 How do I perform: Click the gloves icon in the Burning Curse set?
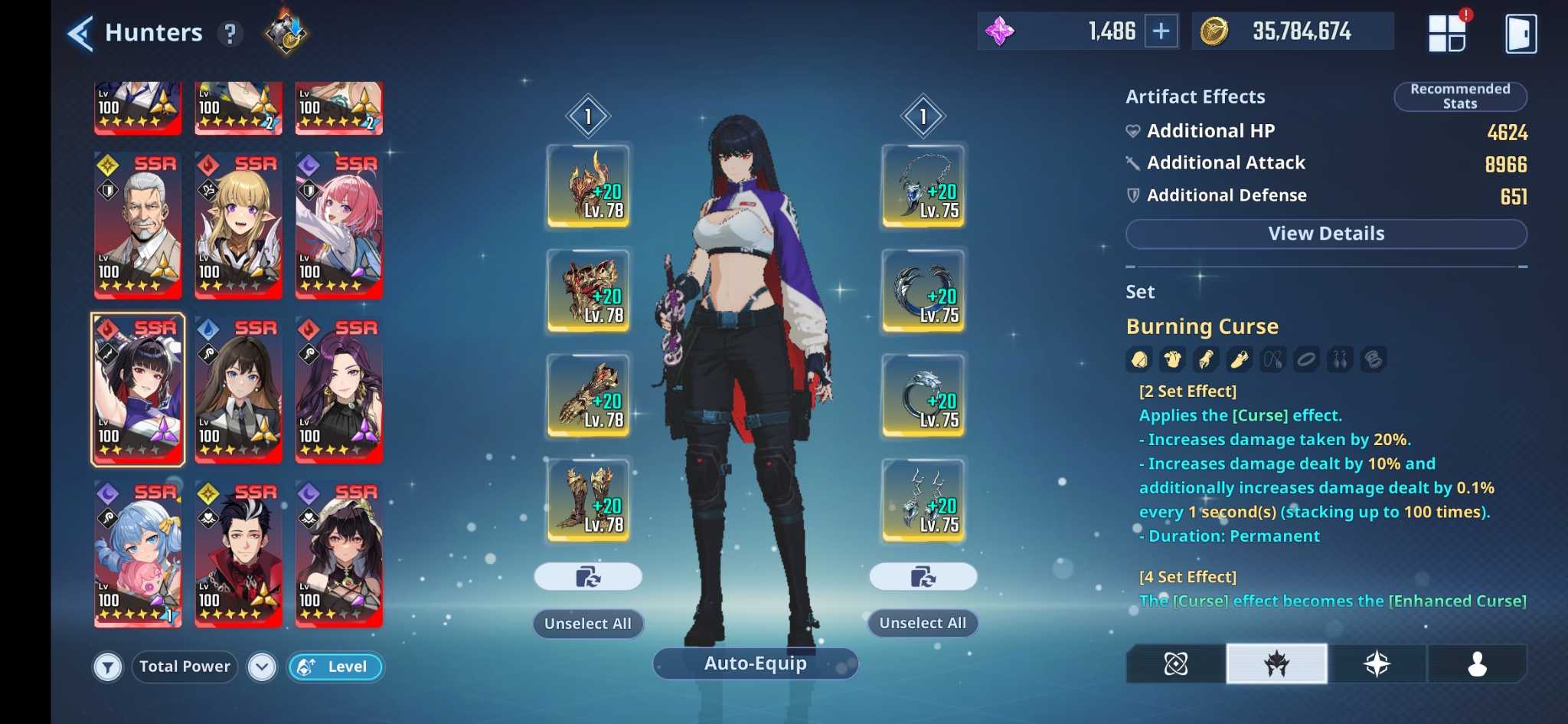click(1204, 359)
